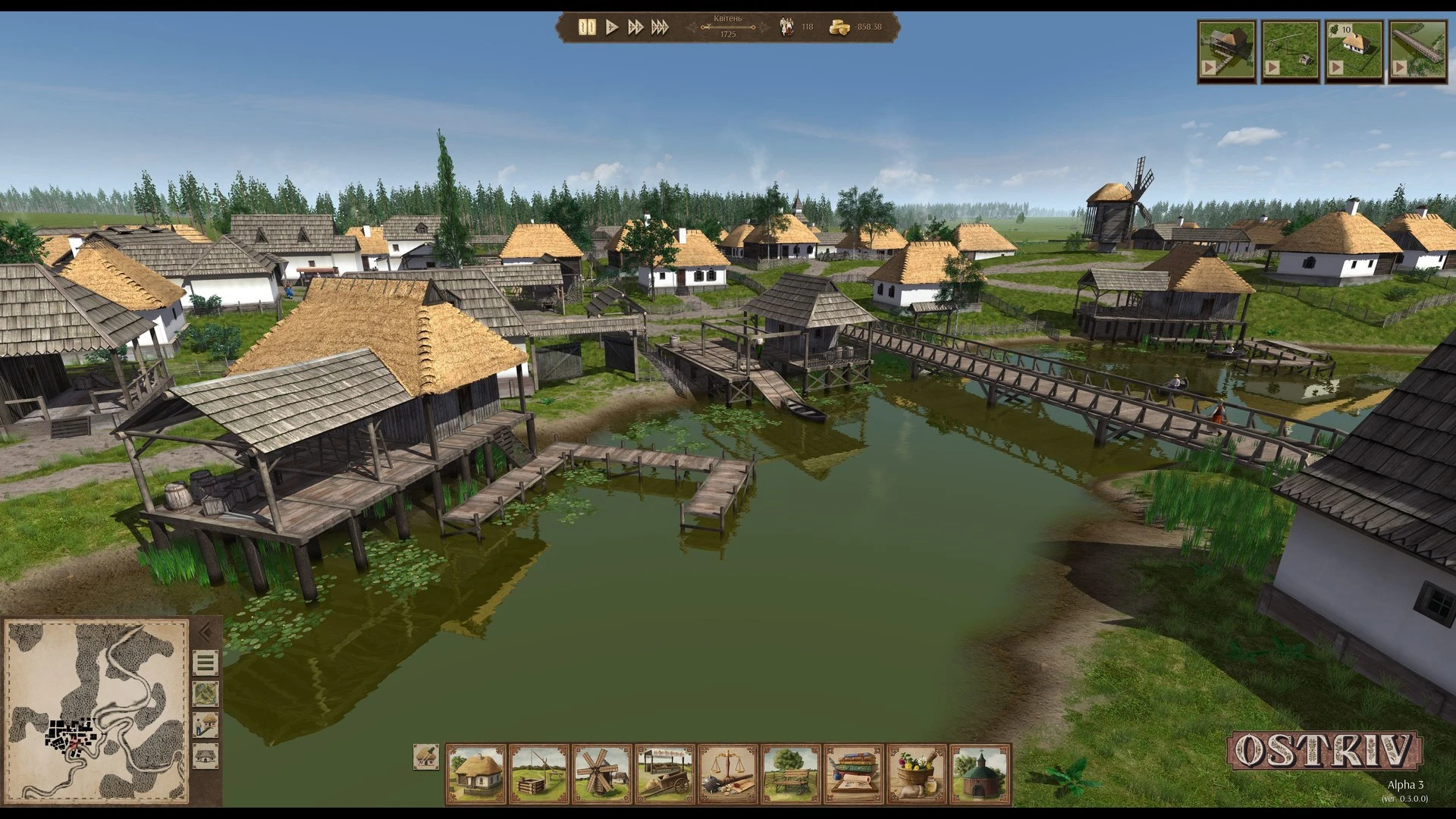Click the small house-with-brush tool button
Viewport: 1456px width, 819px height.
tap(426, 757)
